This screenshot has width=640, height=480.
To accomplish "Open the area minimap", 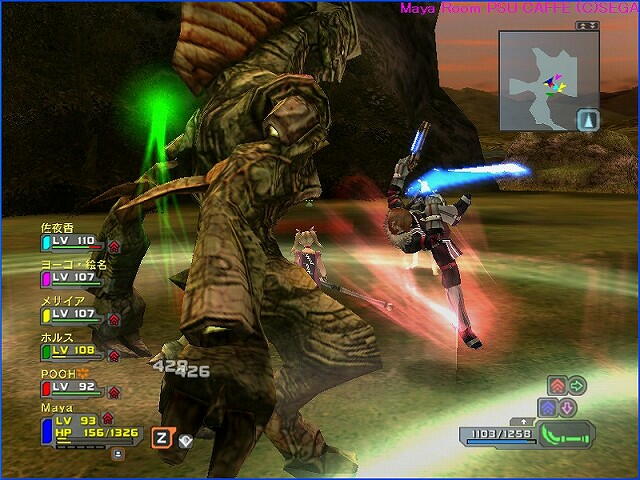I will (x=538, y=80).
